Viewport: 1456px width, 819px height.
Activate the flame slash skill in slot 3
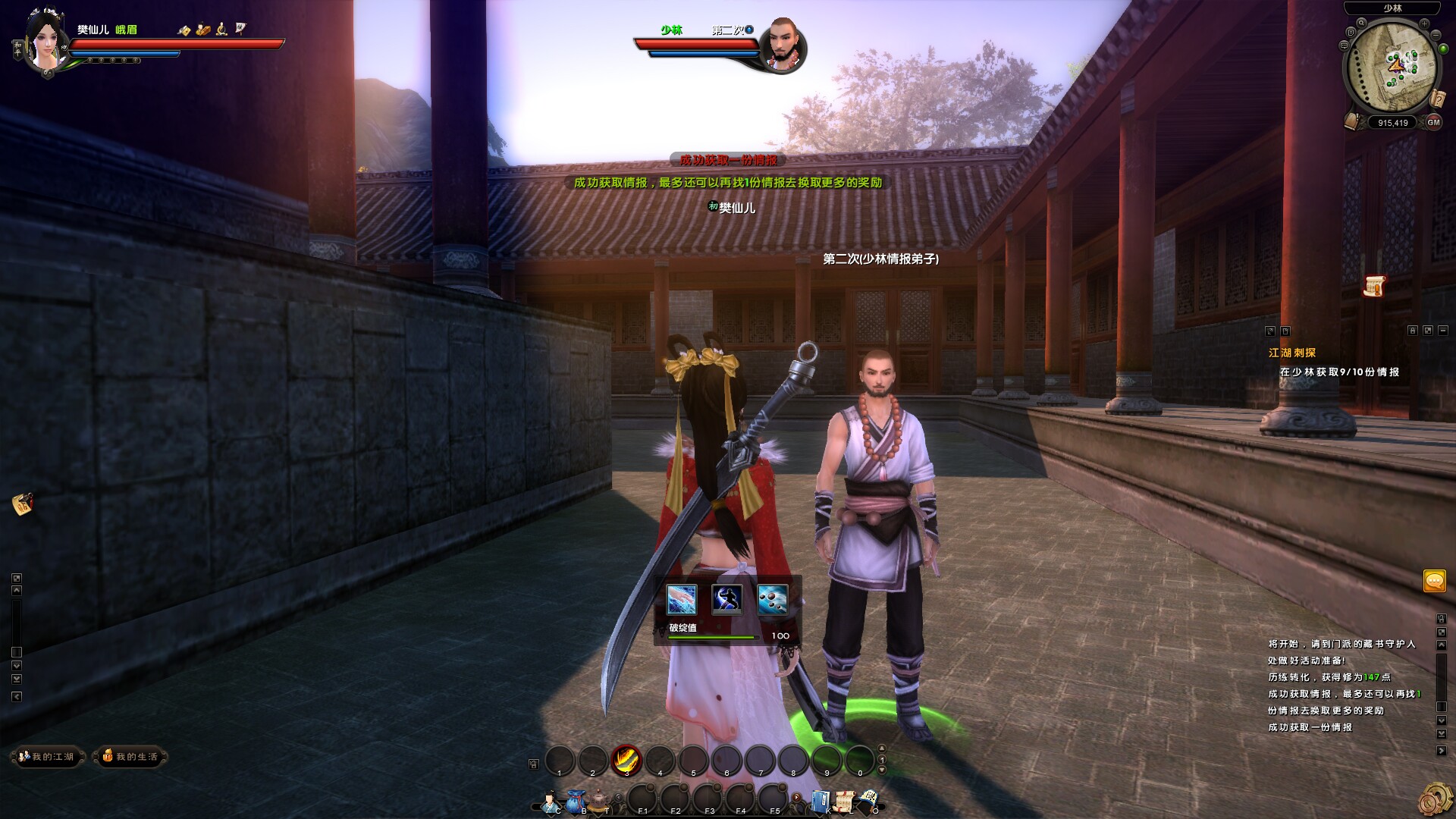pyautogui.click(x=626, y=759)
